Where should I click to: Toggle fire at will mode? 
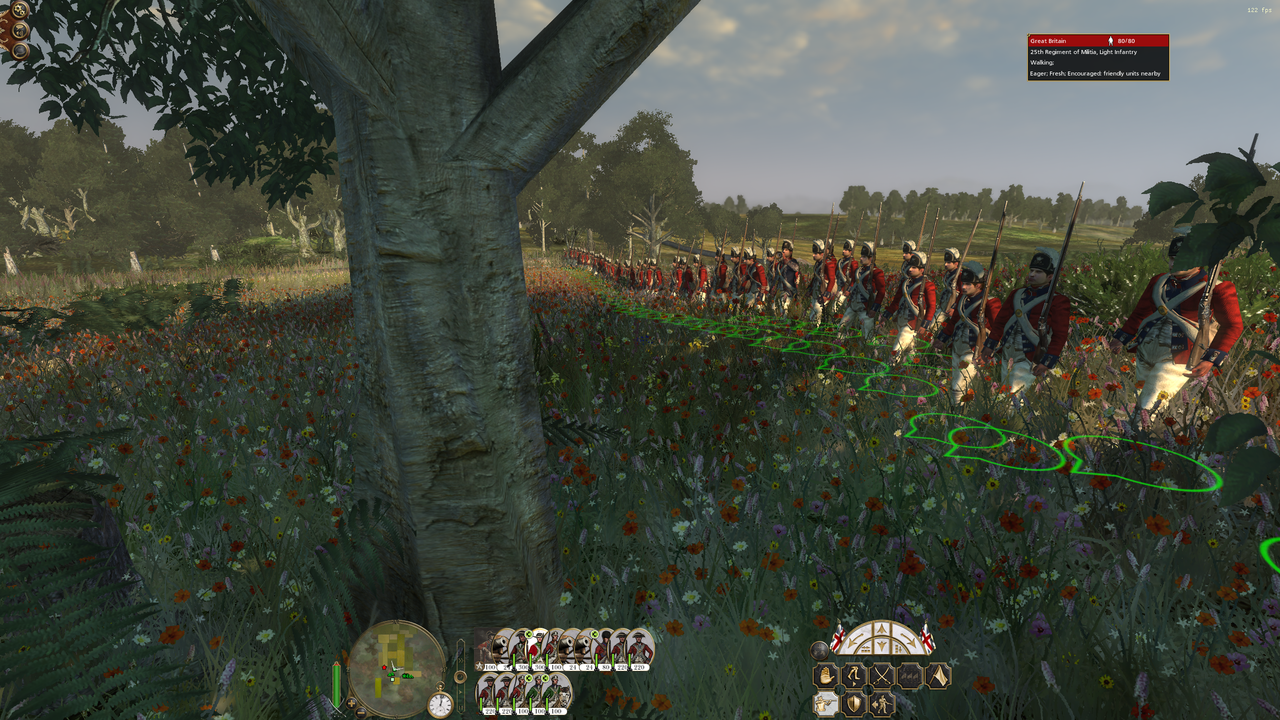click(x=824, y=702)
